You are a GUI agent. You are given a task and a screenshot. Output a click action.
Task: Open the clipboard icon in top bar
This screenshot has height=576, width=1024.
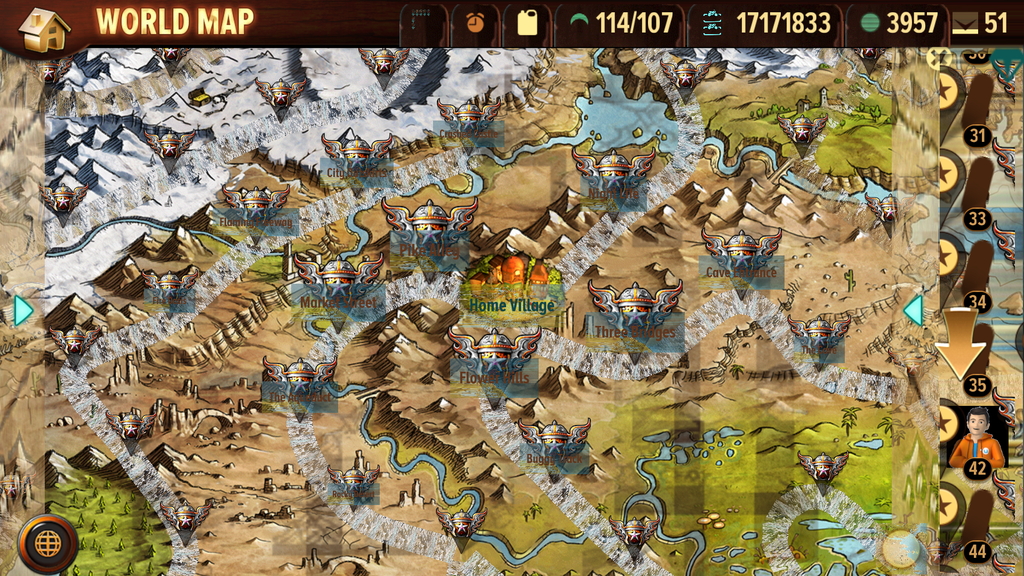[527, 22]
